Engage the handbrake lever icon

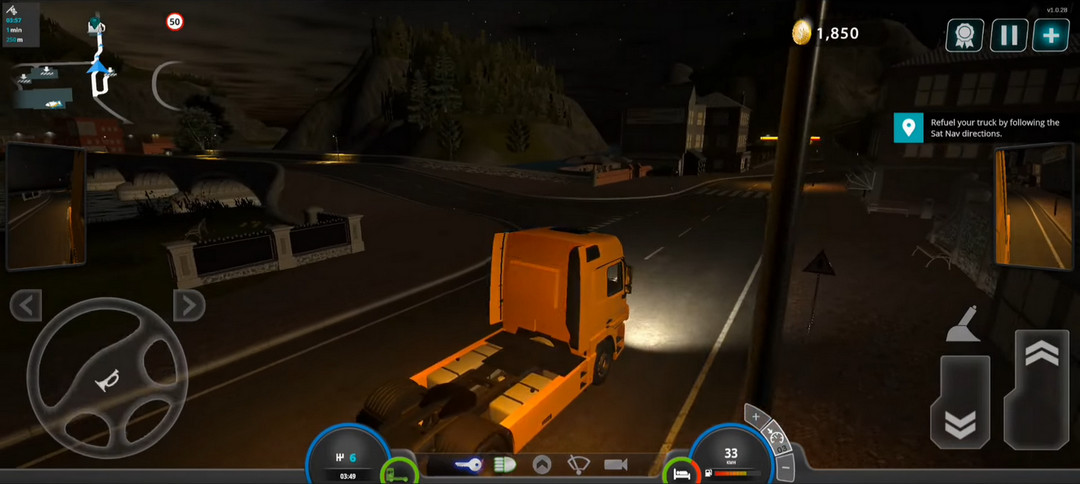click(x=962, y=324)
